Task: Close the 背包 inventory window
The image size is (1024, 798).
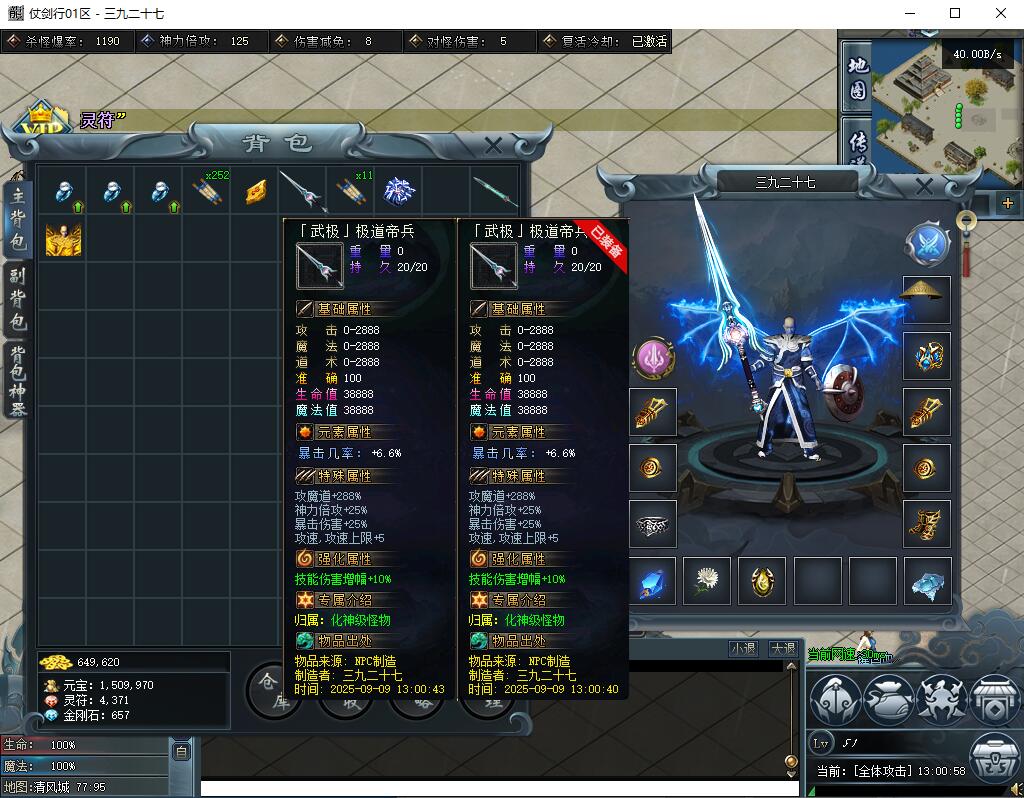Action: pos(493,146)
